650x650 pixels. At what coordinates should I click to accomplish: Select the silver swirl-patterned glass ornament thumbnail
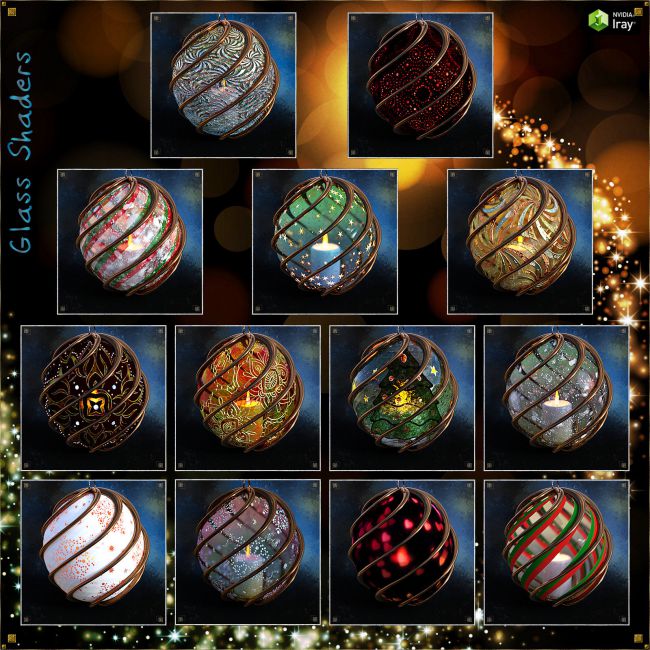tap(223, 85)
